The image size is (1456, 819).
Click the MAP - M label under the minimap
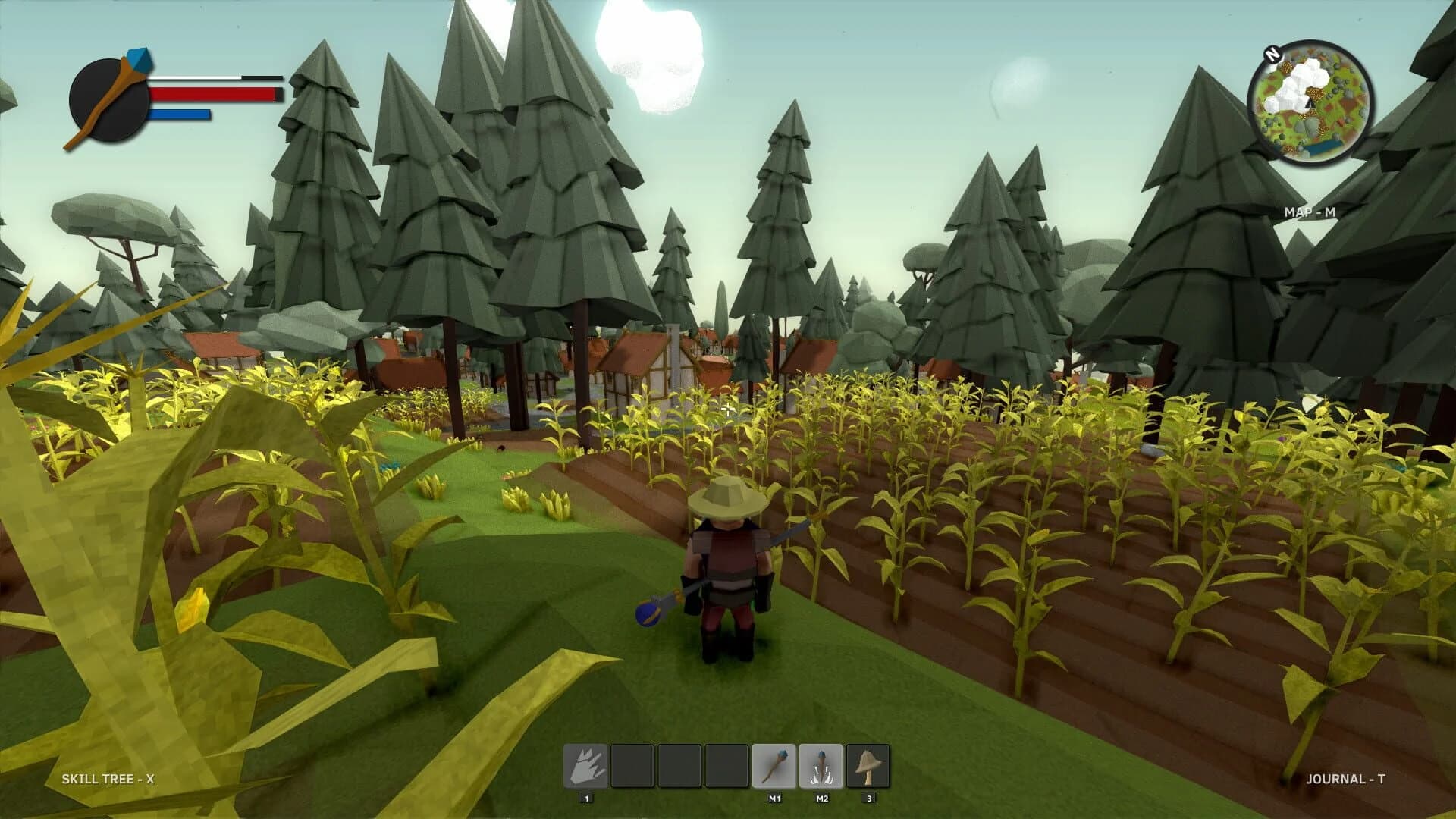(1310, 212)
